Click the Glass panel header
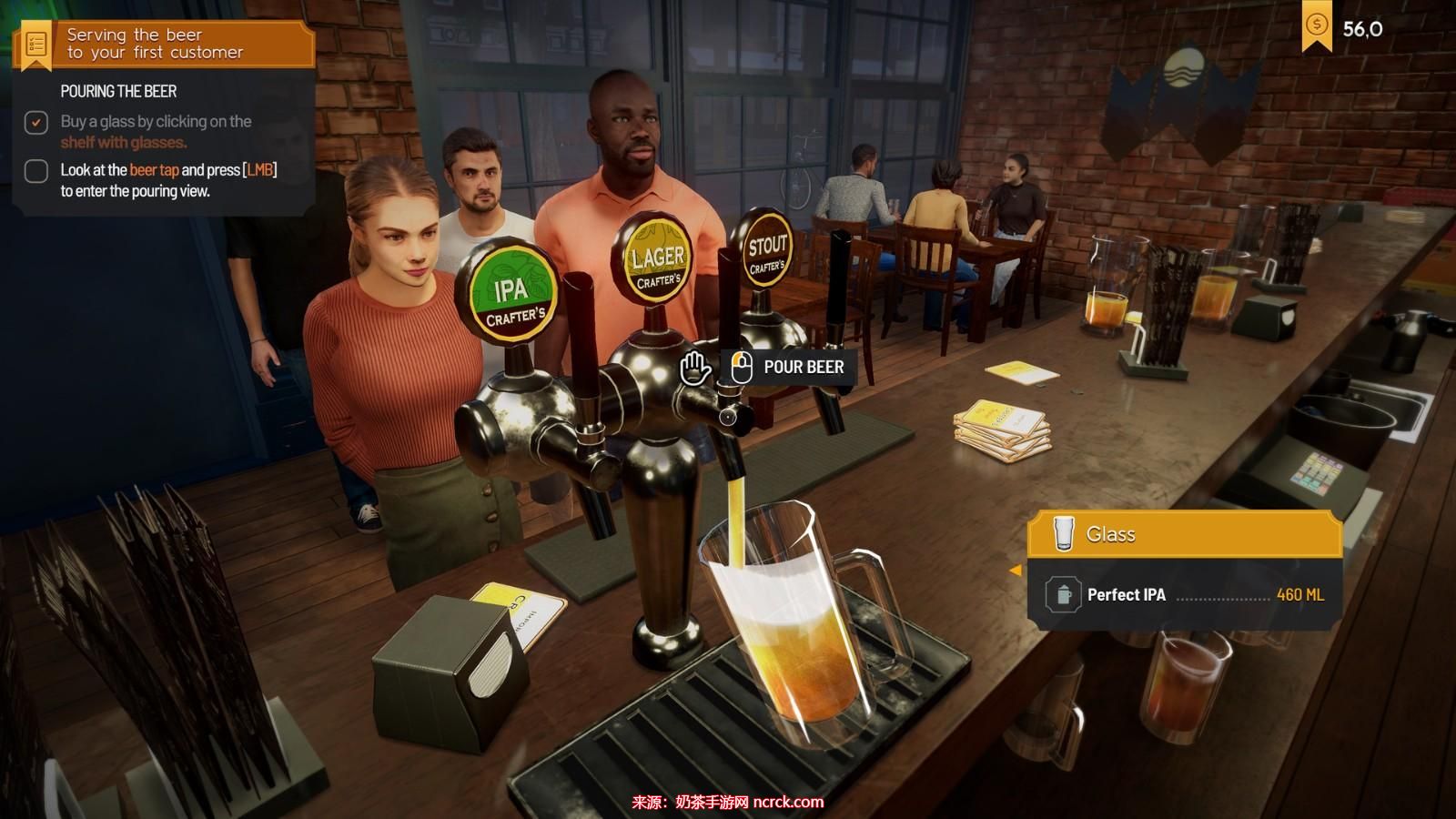This screenshot has height=819, width=1456. coord(1184,534)
